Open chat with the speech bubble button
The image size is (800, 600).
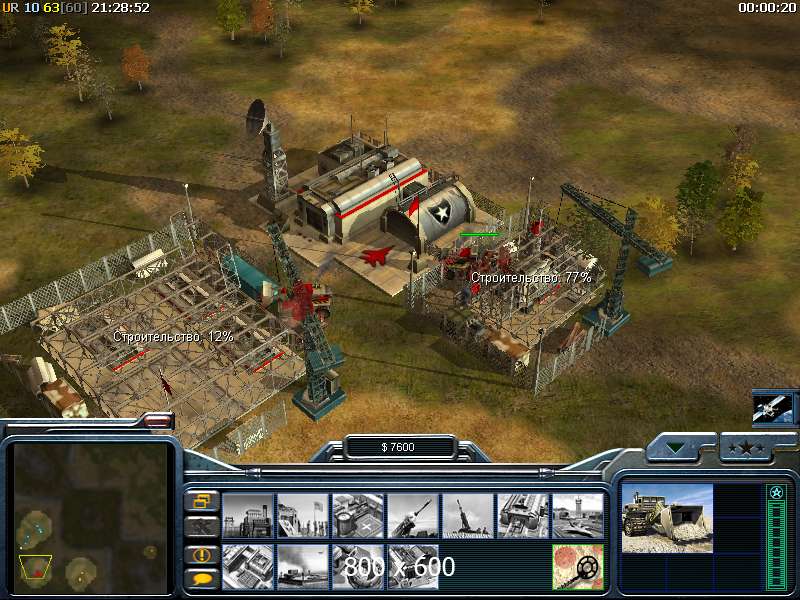[x=201, y=577]
